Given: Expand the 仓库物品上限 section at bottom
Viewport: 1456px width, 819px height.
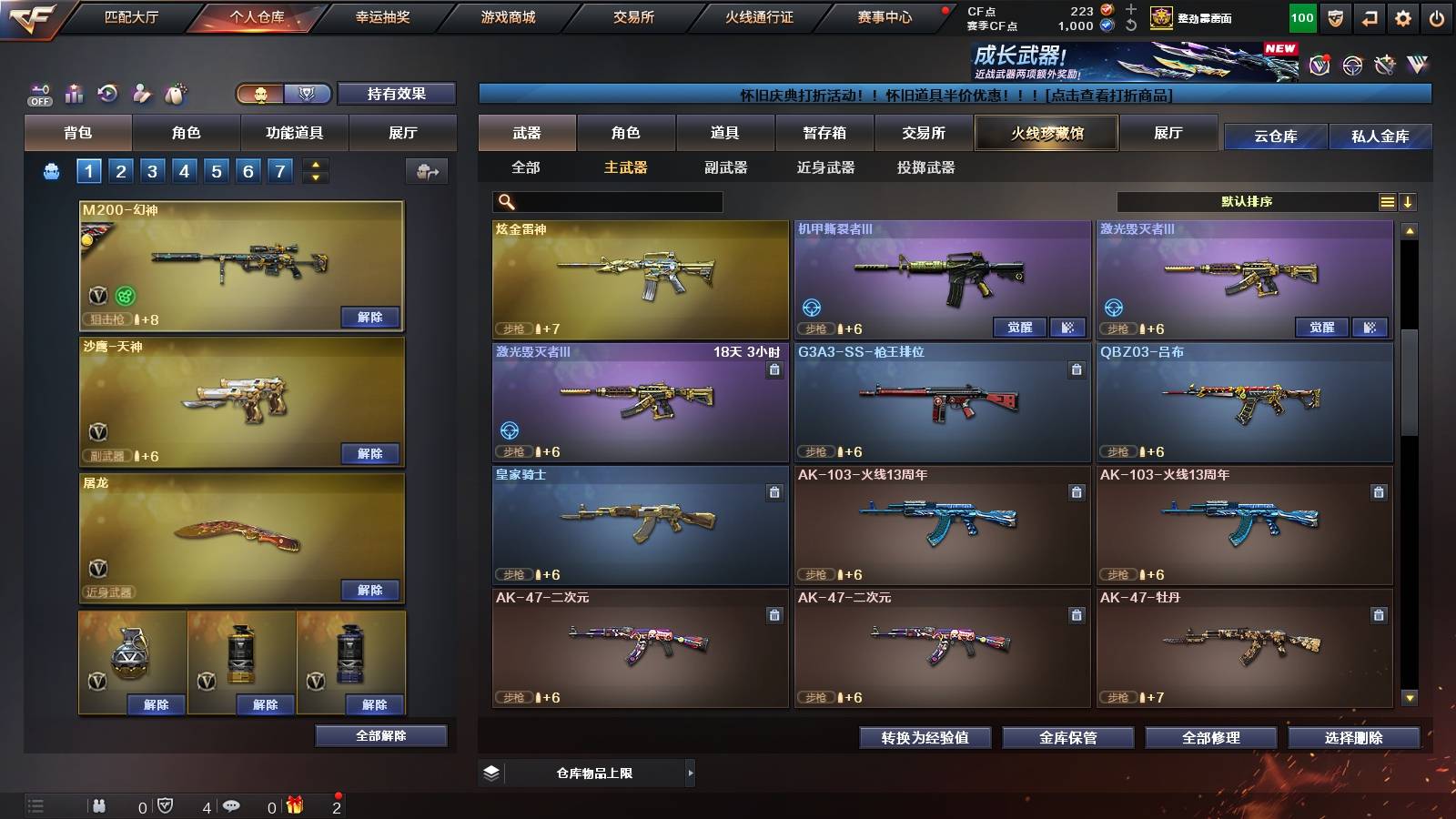Looking at the screenshot, I should click(692, 772).
